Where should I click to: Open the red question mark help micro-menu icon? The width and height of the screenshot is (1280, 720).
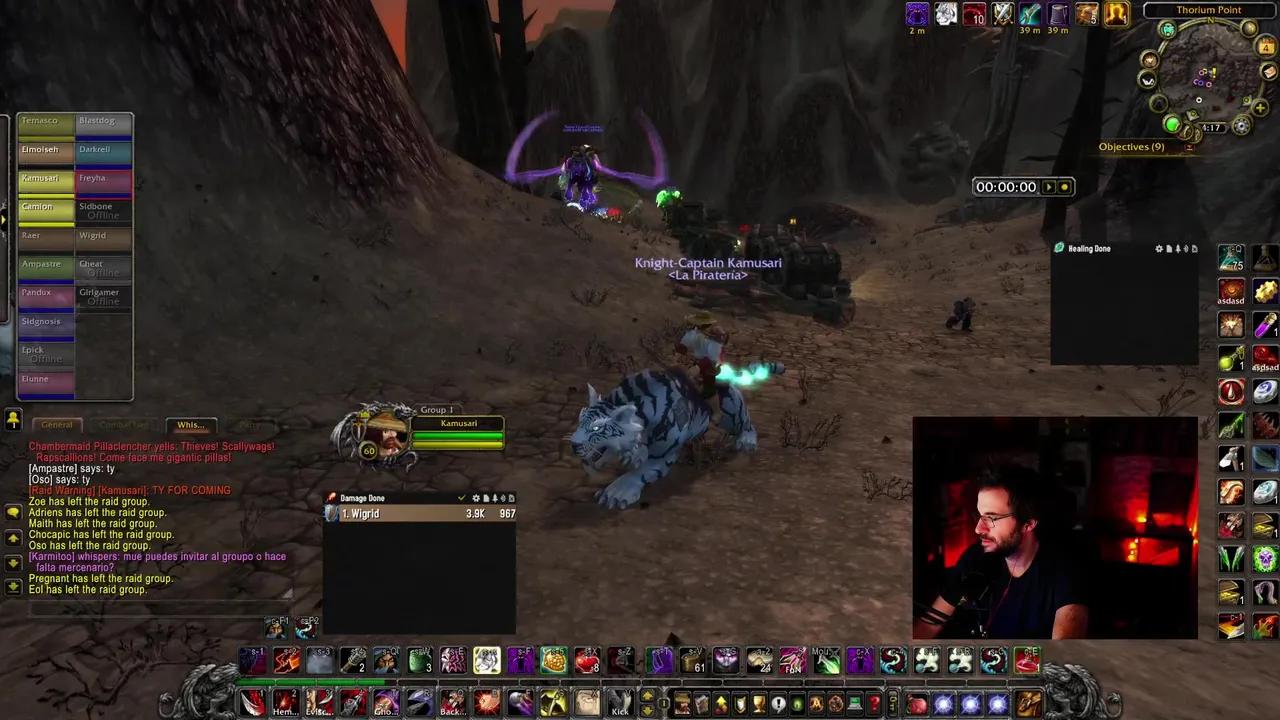874,704
